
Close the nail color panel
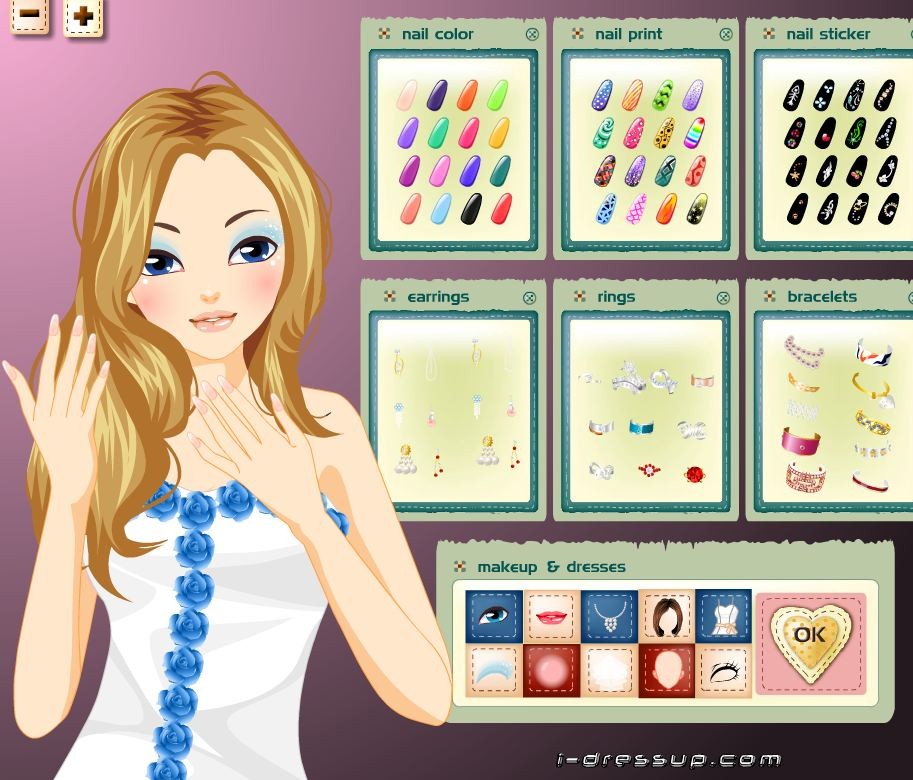(x=532, y=34)
